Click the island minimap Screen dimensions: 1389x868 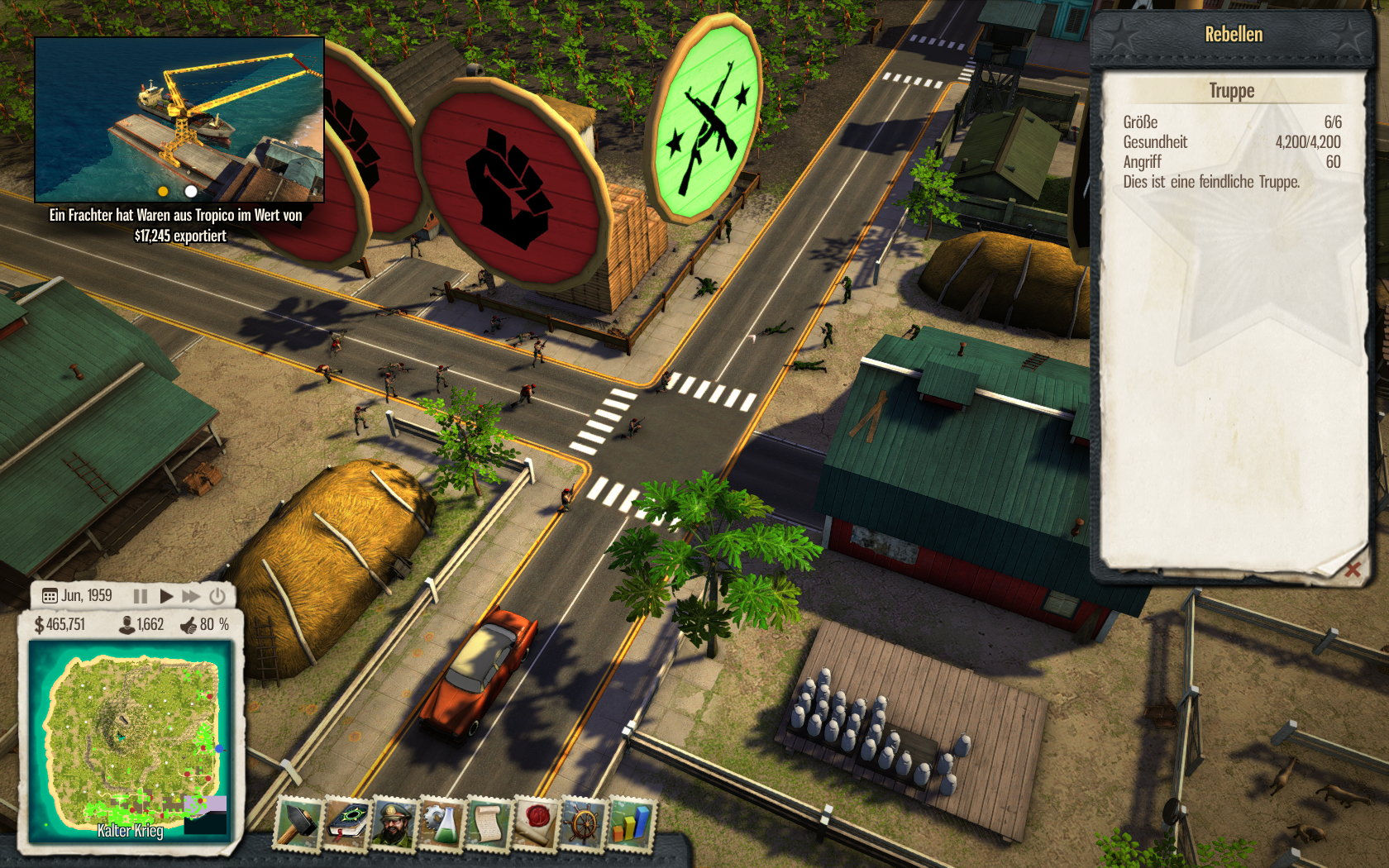pyautogui.click(x=129, y=740)
